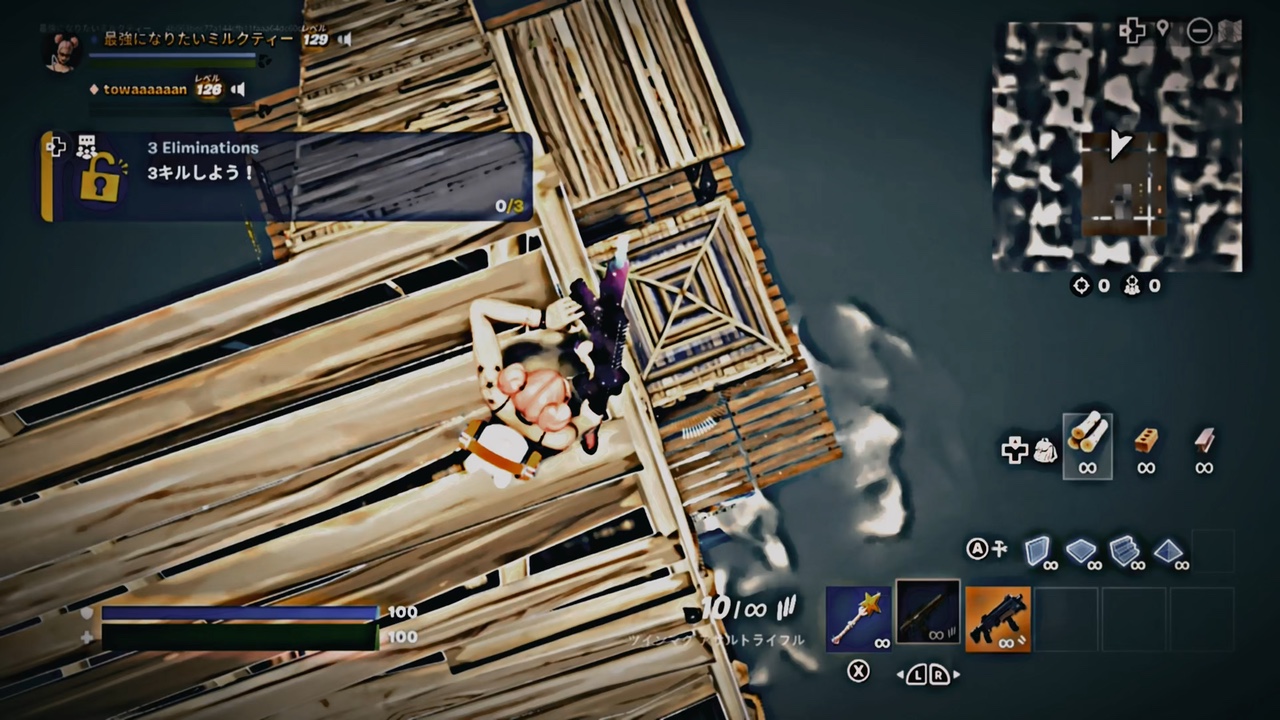This screenshot has width=1280, height=720.
Task: Toggle voice speaker for towaaaaaan
Action: pos(238,90)
